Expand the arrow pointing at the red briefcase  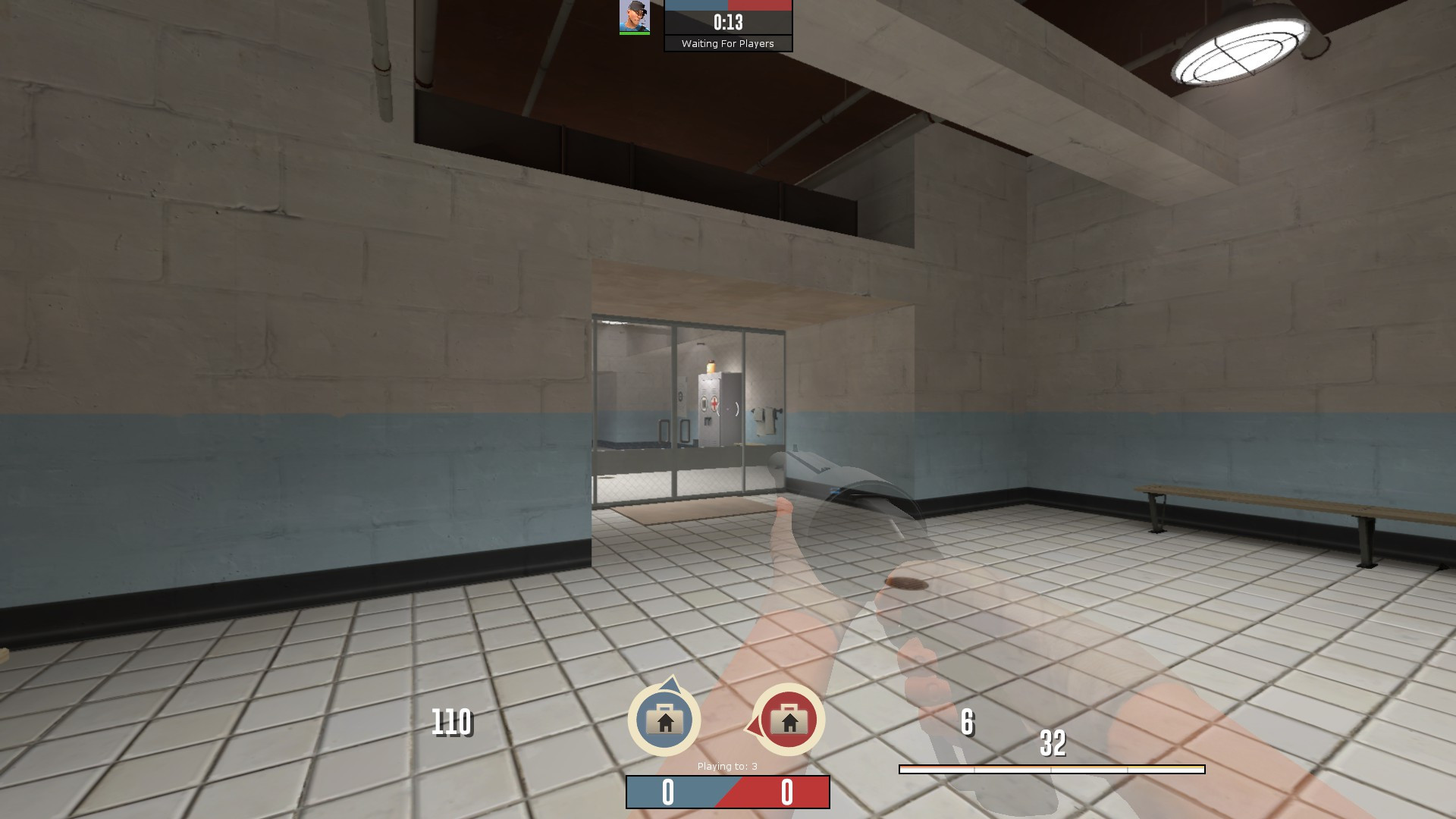point(753,726)
